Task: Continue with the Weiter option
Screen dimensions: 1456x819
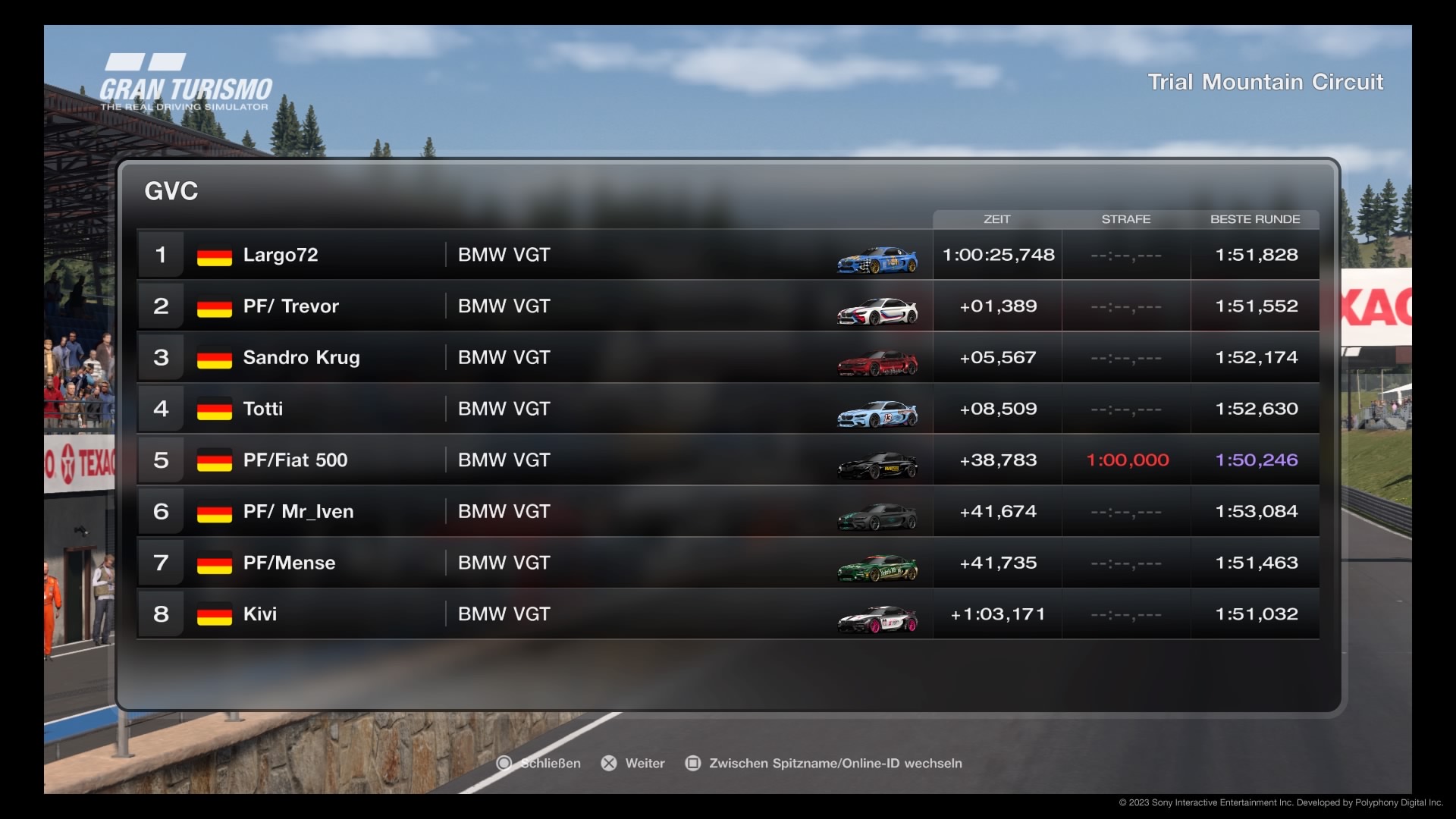Action: tap(633, 764)
